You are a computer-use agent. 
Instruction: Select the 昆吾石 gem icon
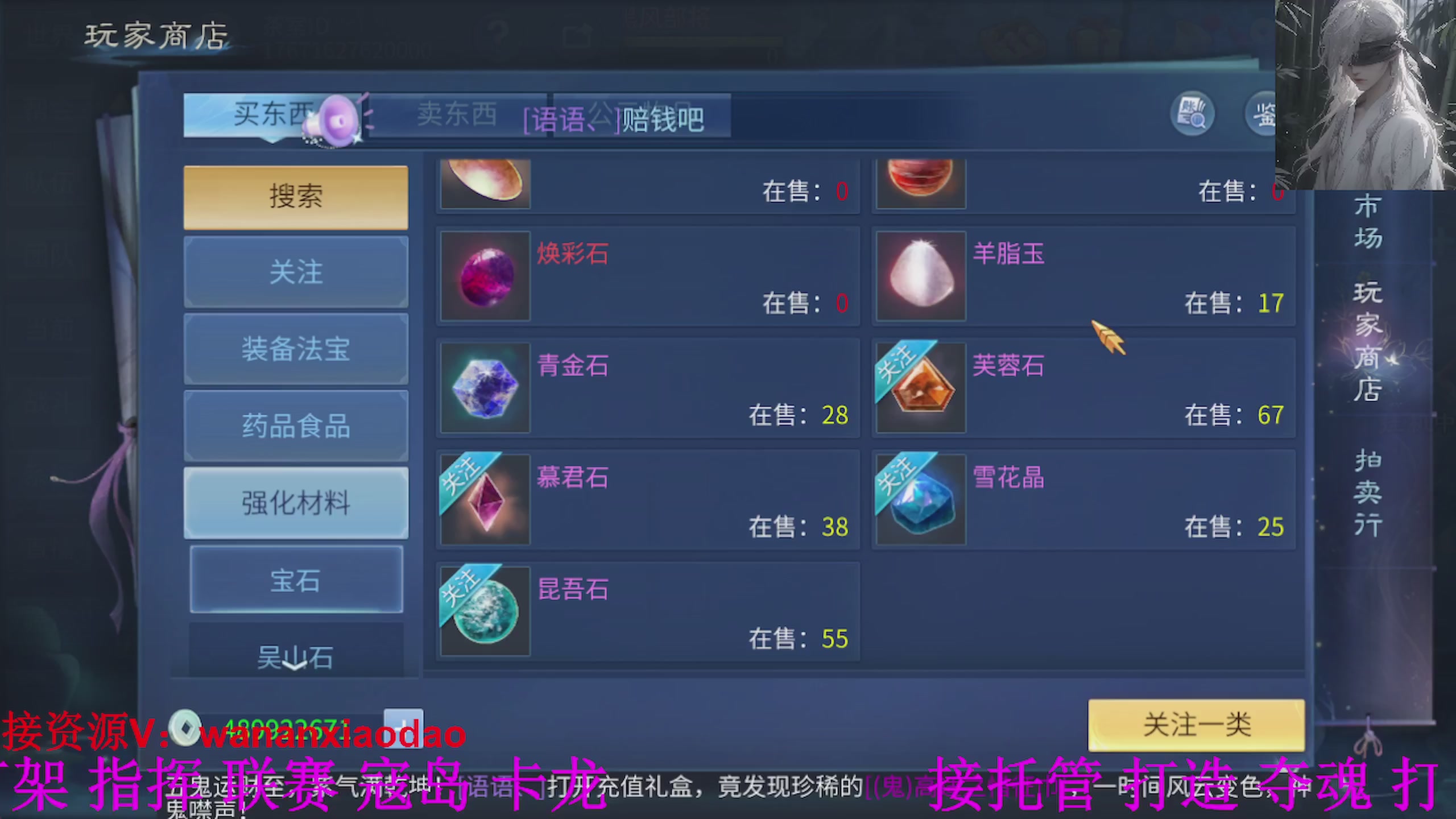click(485, 610)
